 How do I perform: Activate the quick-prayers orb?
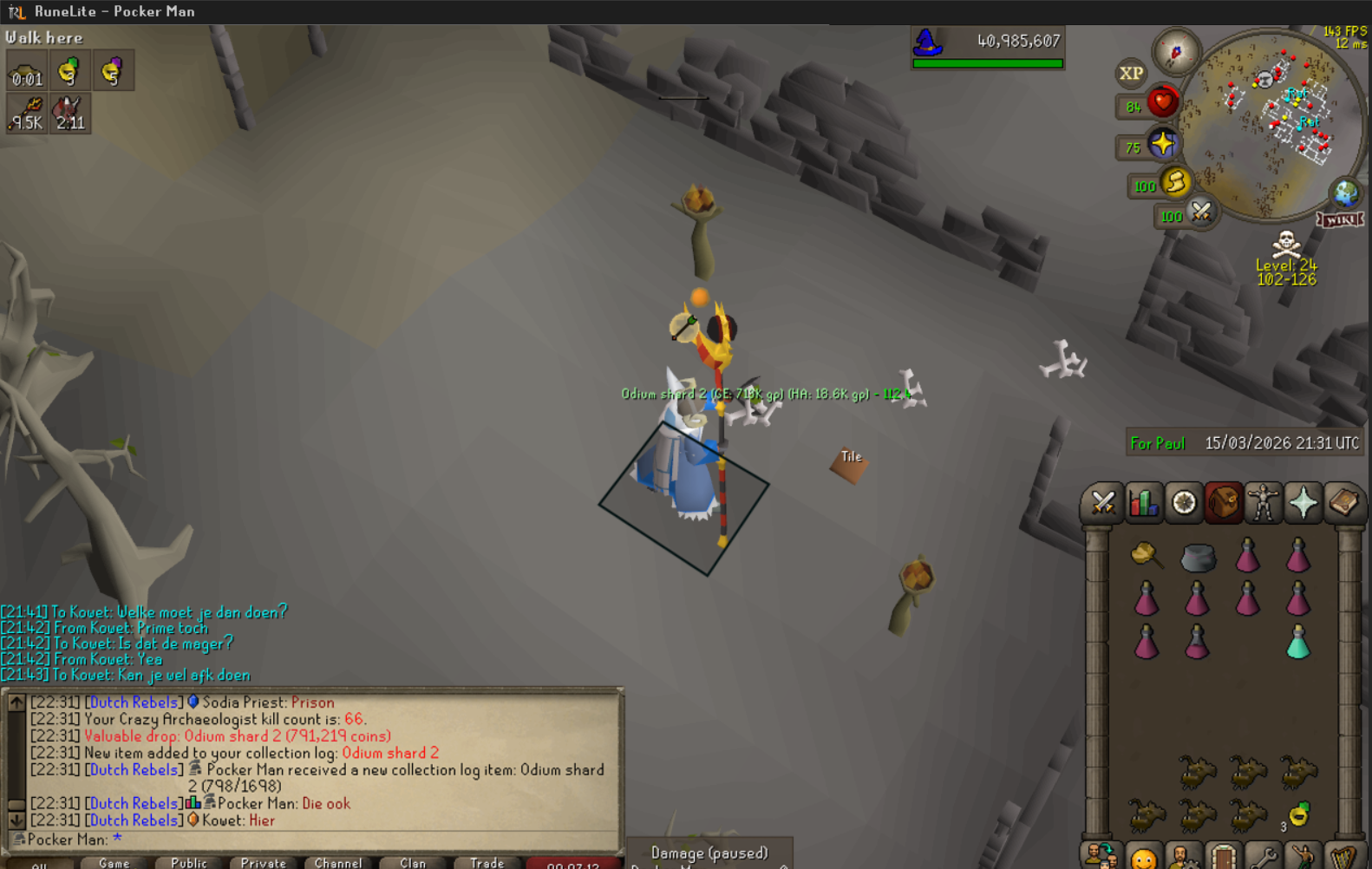(x=1162, y=144)
